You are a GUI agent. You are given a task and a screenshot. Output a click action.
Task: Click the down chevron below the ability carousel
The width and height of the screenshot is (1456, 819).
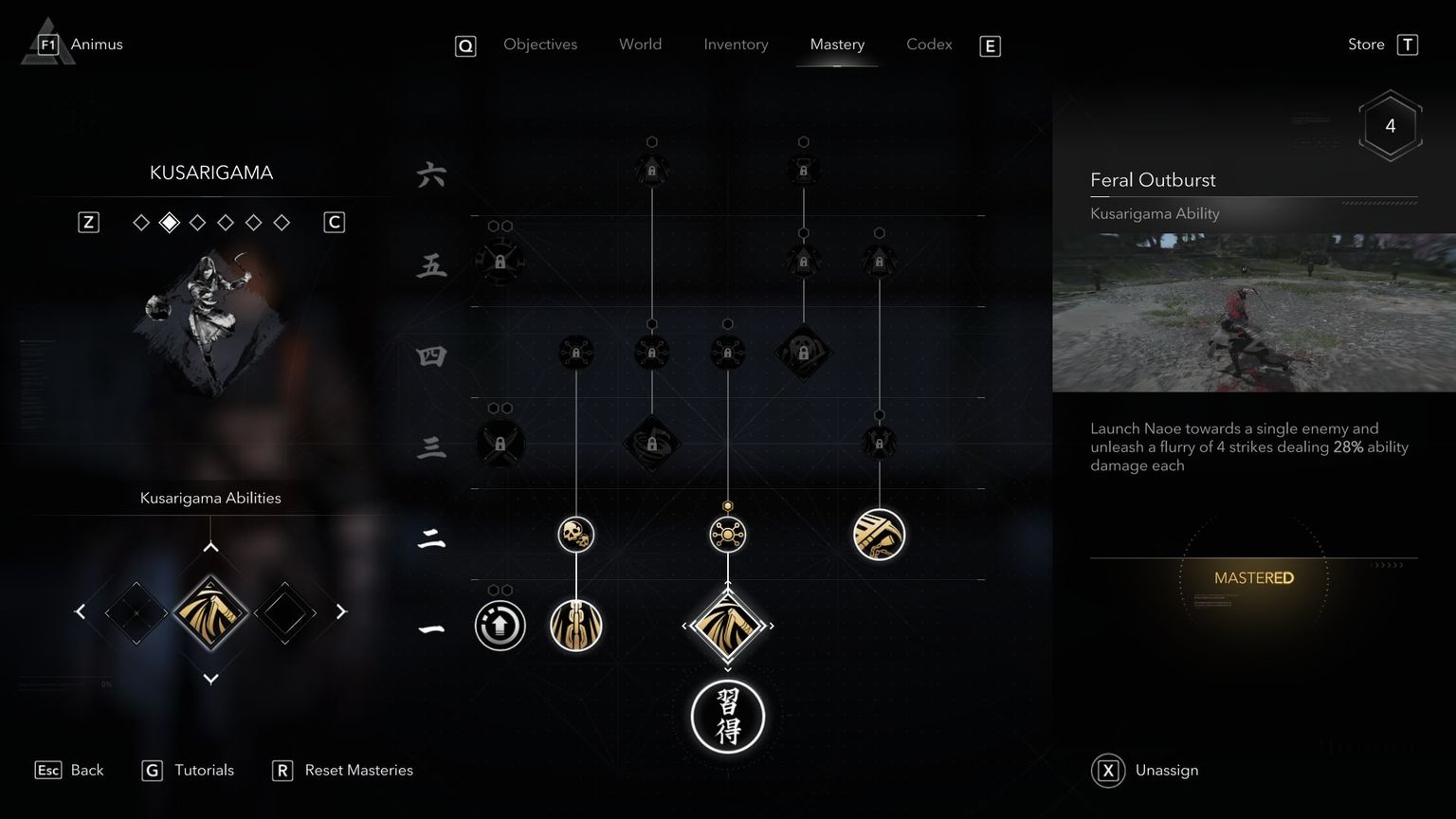(210, 679)
